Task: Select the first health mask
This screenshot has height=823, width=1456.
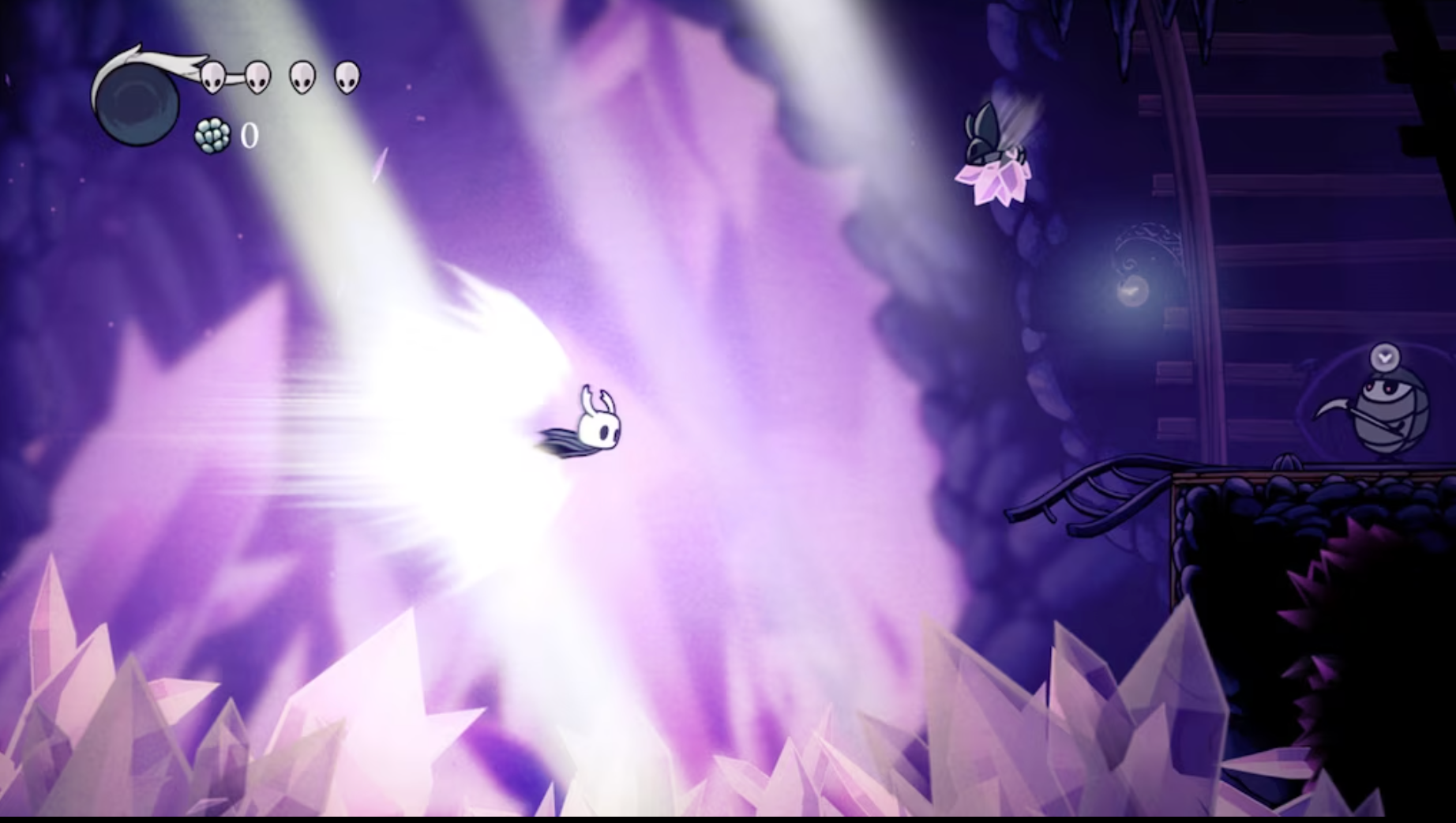Action: coord(212,77)
